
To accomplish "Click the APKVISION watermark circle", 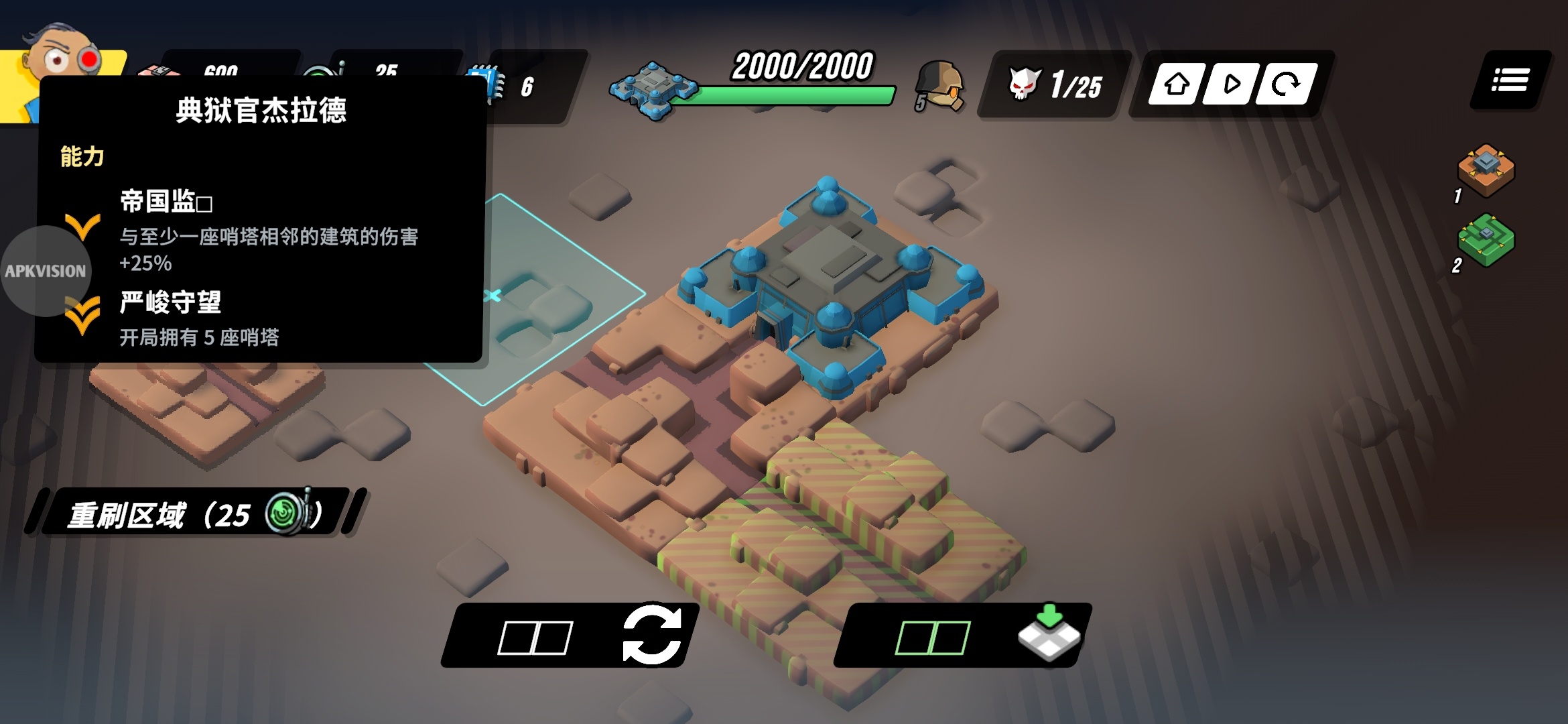I will click(x=46, y=271).
